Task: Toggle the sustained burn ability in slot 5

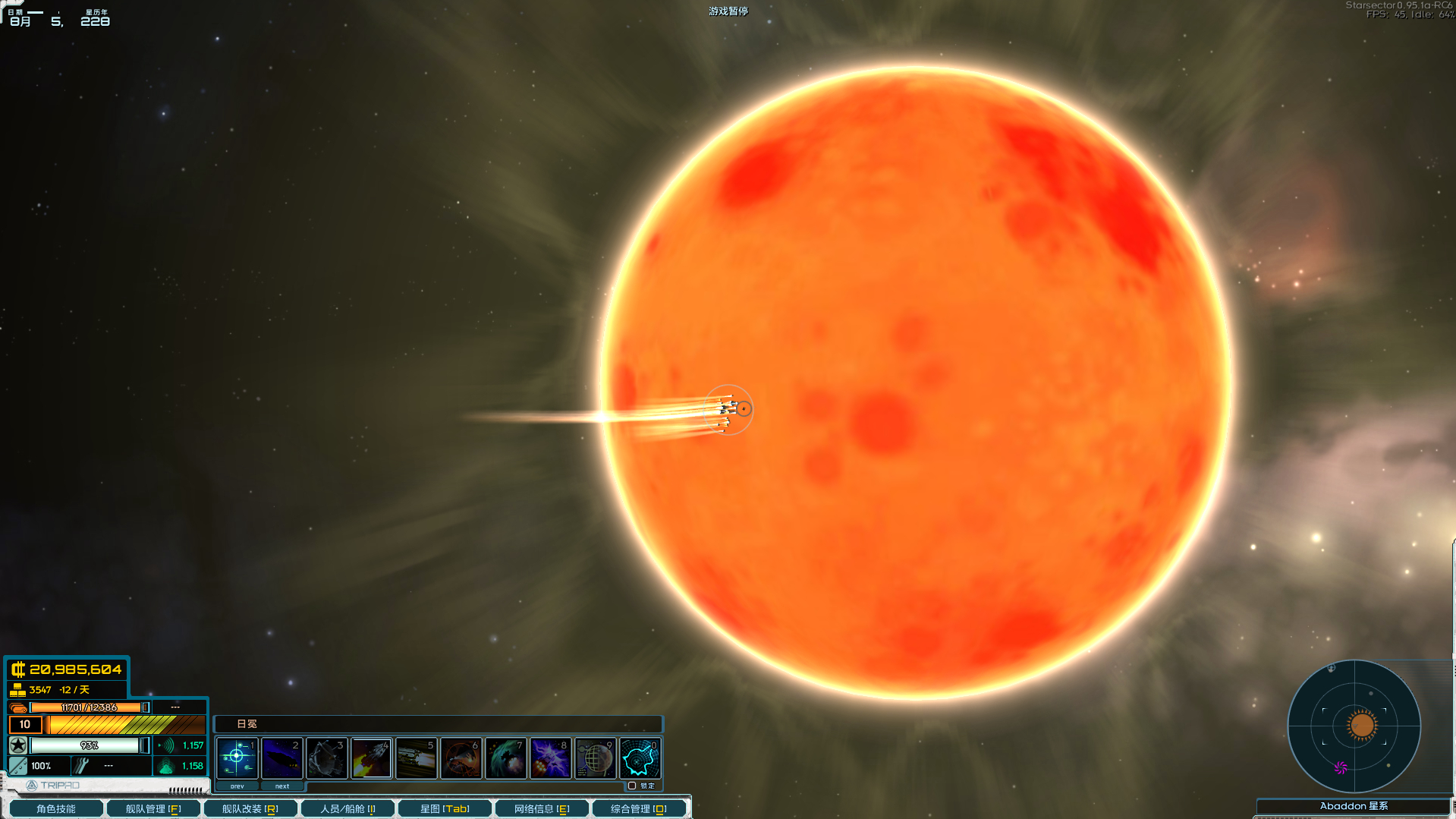Action: tap(416, 758)
